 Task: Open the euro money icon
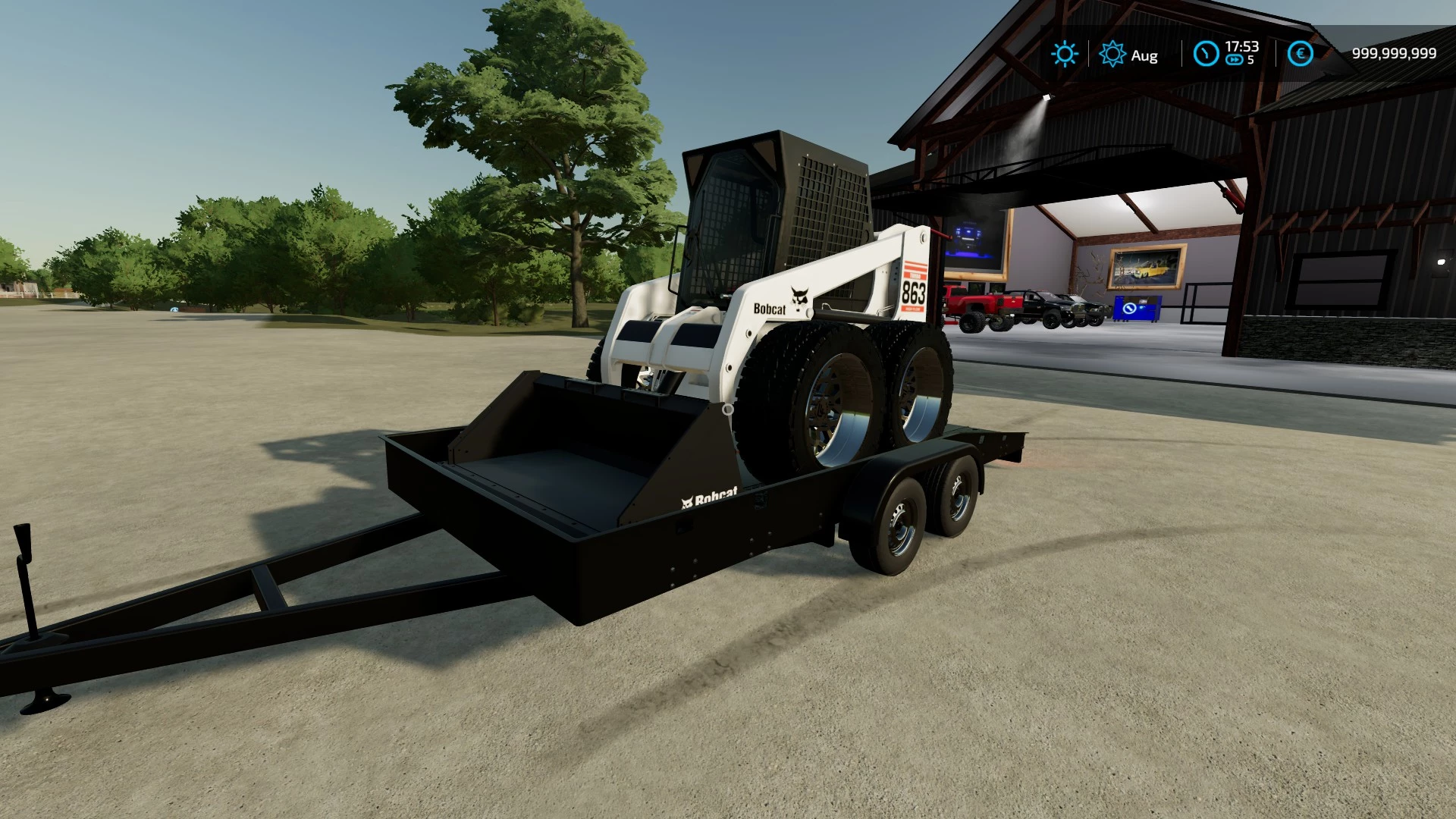(x=1301, y=54)
